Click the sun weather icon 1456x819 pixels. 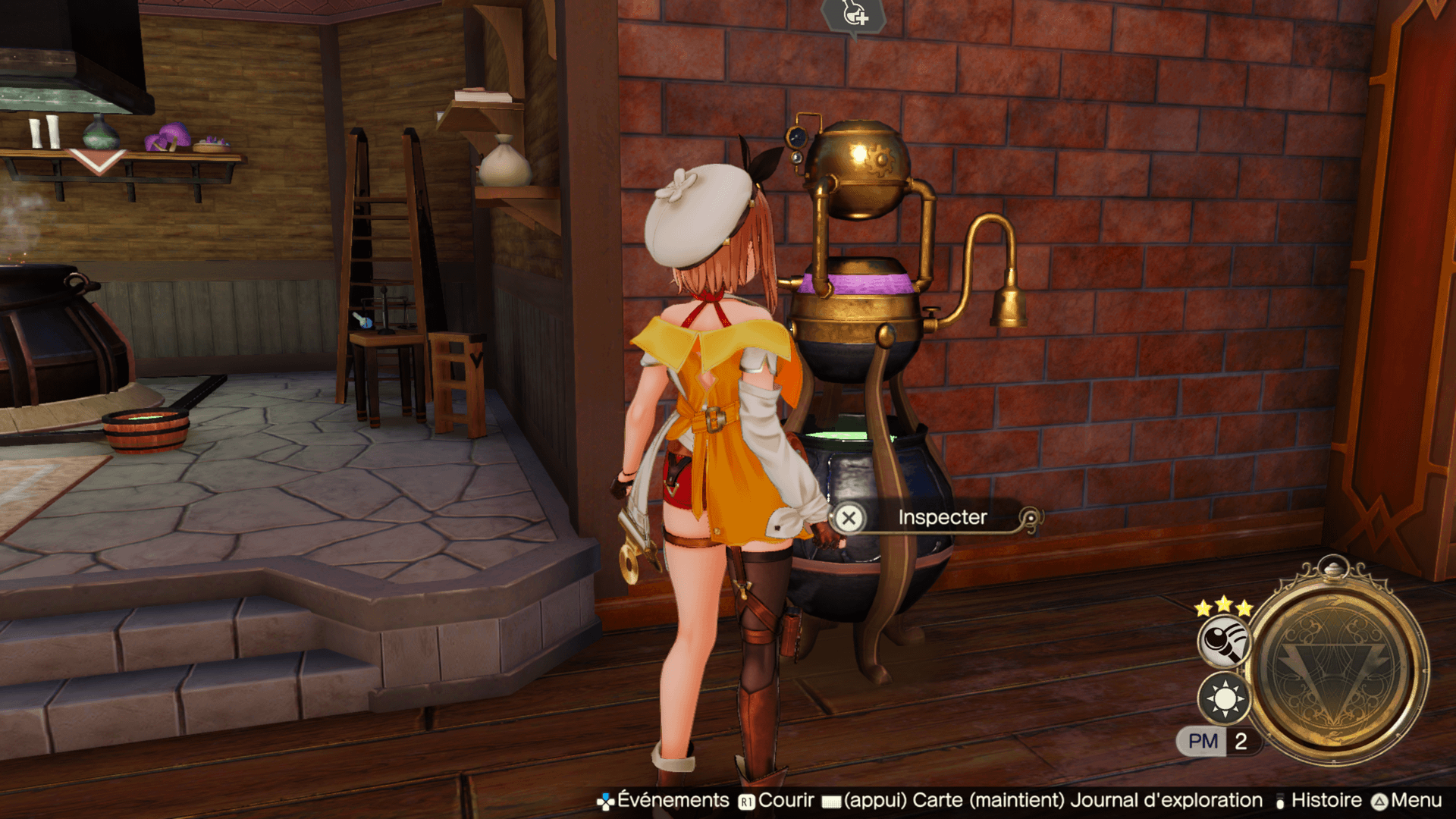pos(1223,698)
